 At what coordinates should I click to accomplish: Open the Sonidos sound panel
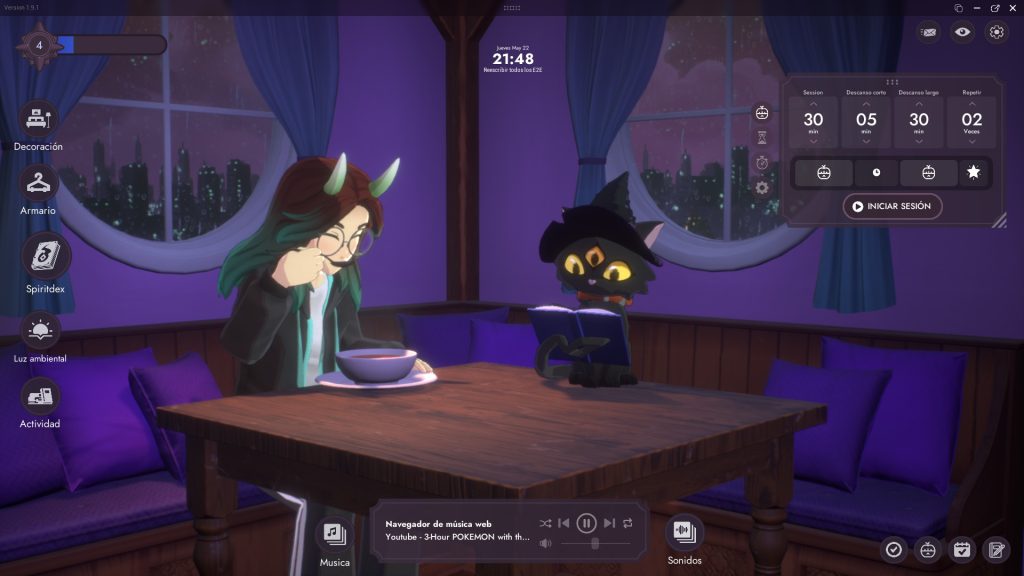(x=684, y=531)
